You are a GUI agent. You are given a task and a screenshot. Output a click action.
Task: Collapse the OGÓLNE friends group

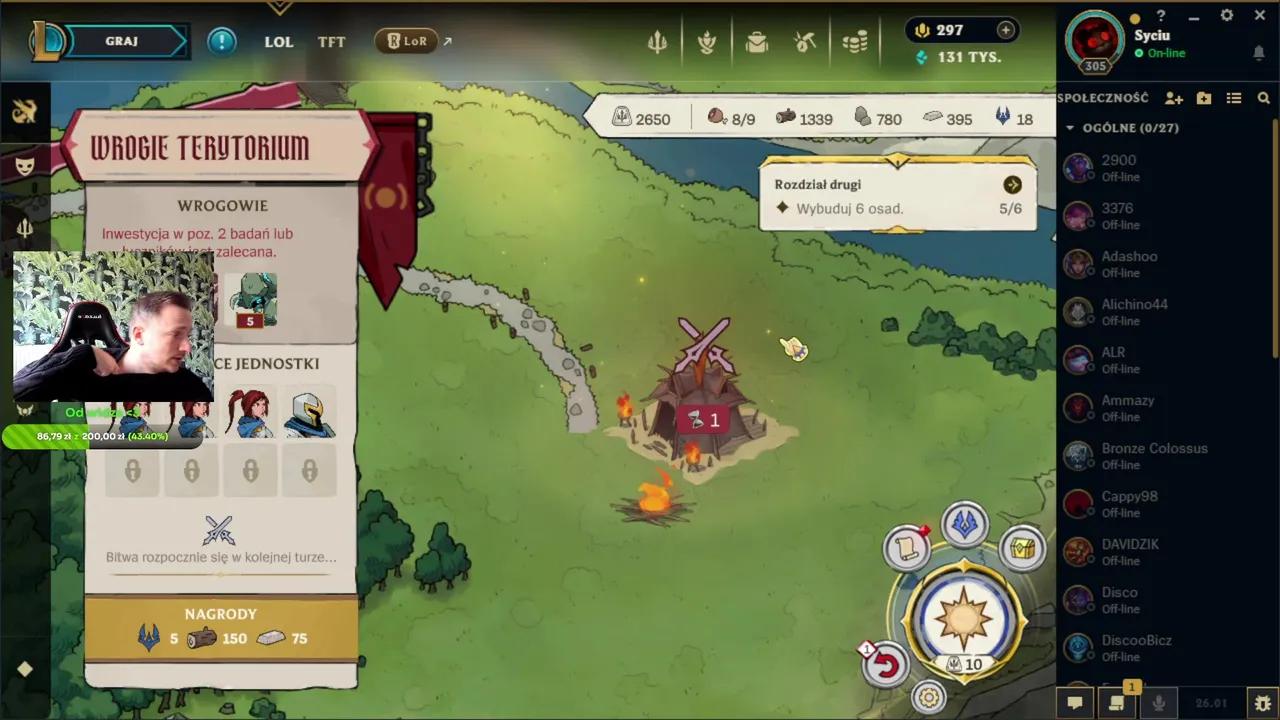click(x=1070, y=128)
